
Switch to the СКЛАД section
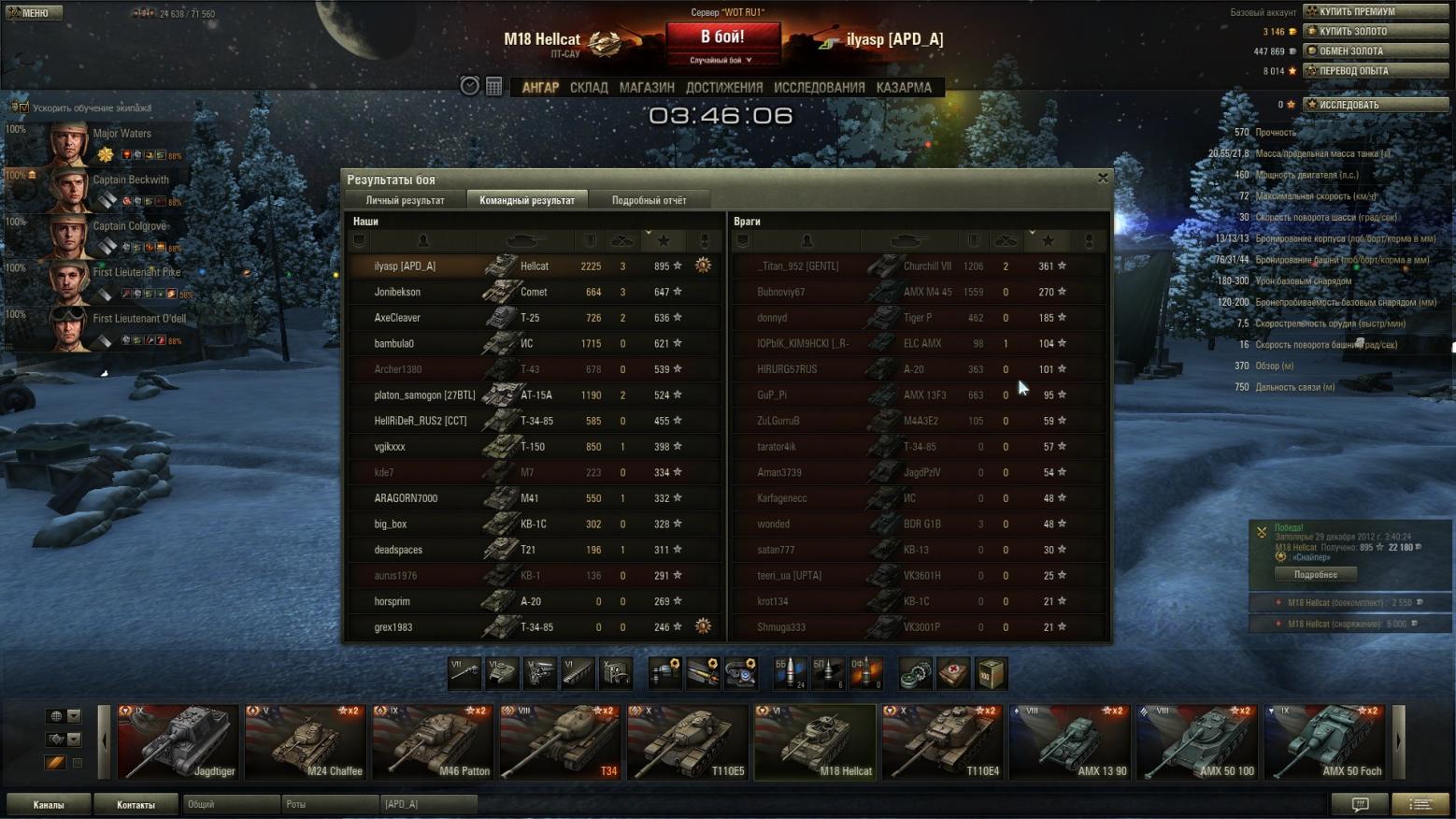[x=589, y=88]
